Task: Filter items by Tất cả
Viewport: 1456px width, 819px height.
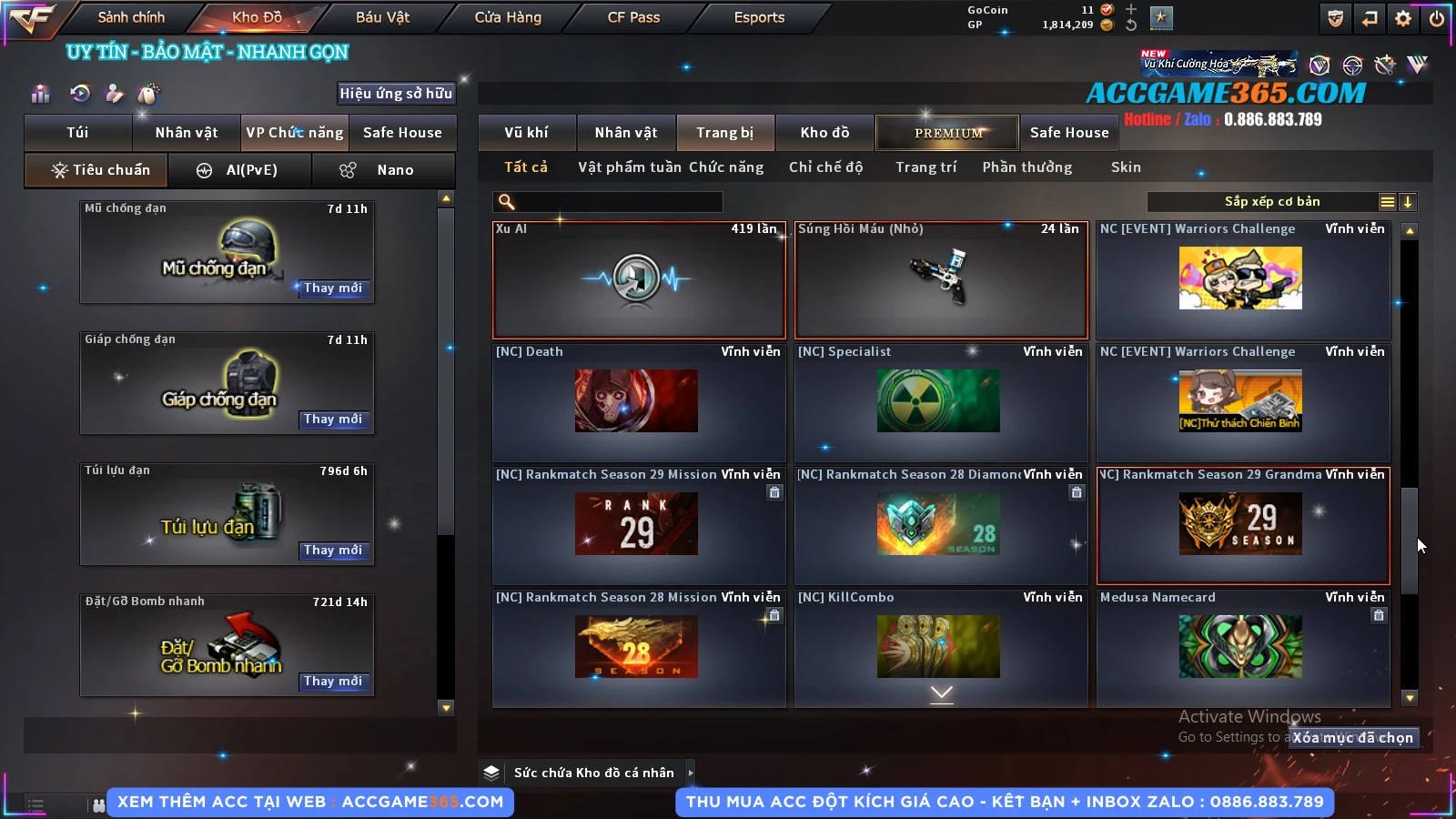Action: click(526, 167)
